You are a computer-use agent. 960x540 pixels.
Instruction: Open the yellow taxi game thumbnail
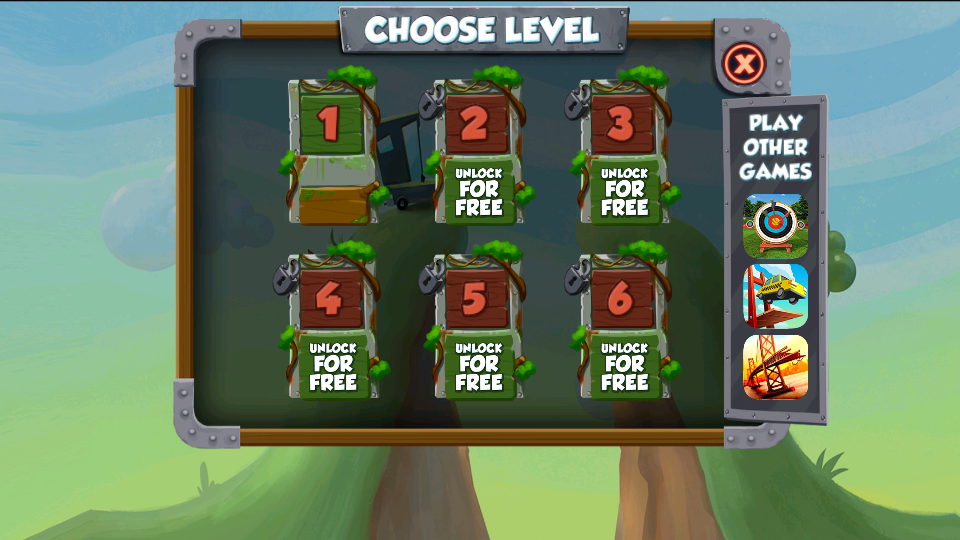tap(775, 295)
